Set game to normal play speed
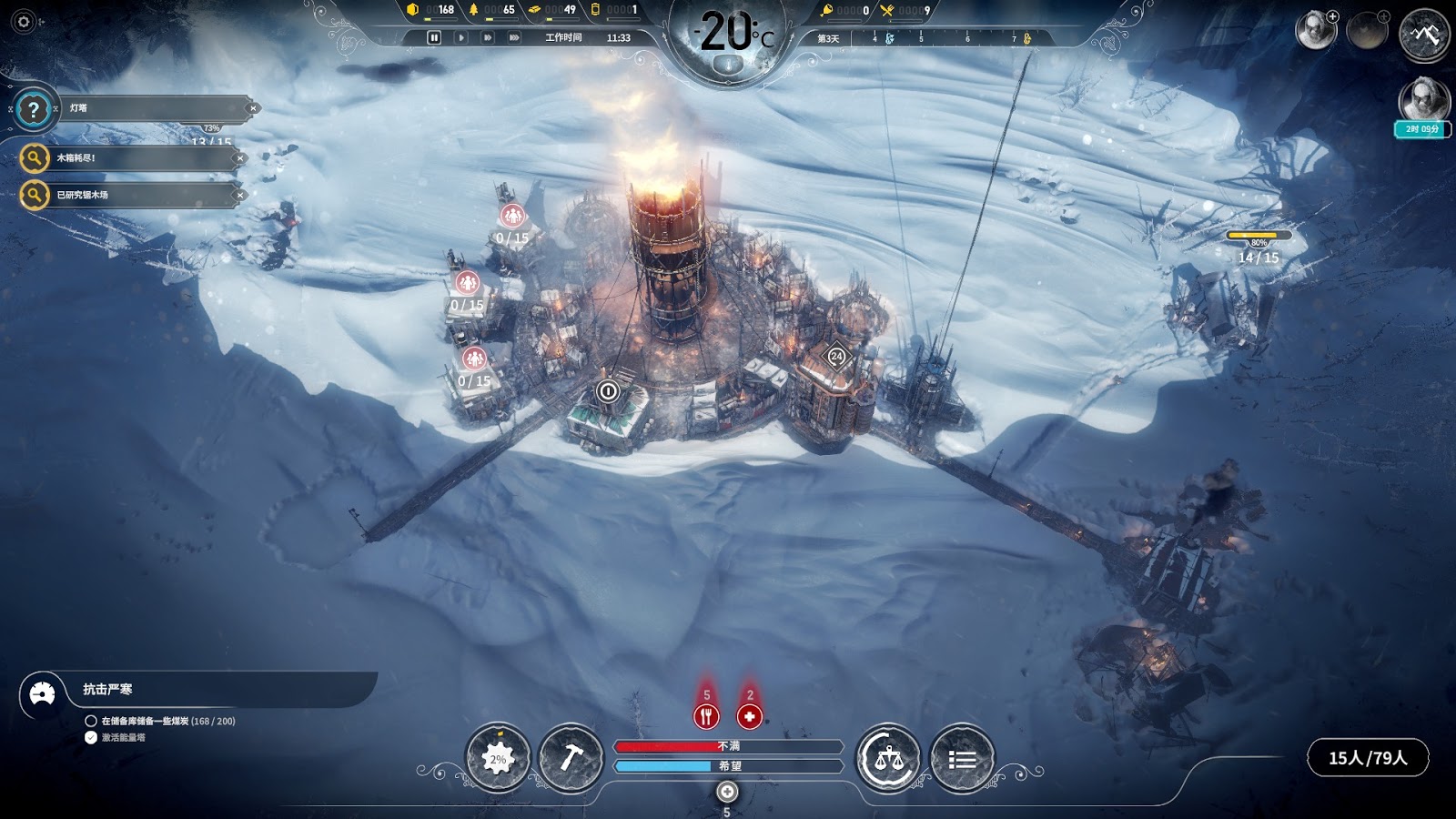This screenshot has width=1456, height=819. [461, 37]
